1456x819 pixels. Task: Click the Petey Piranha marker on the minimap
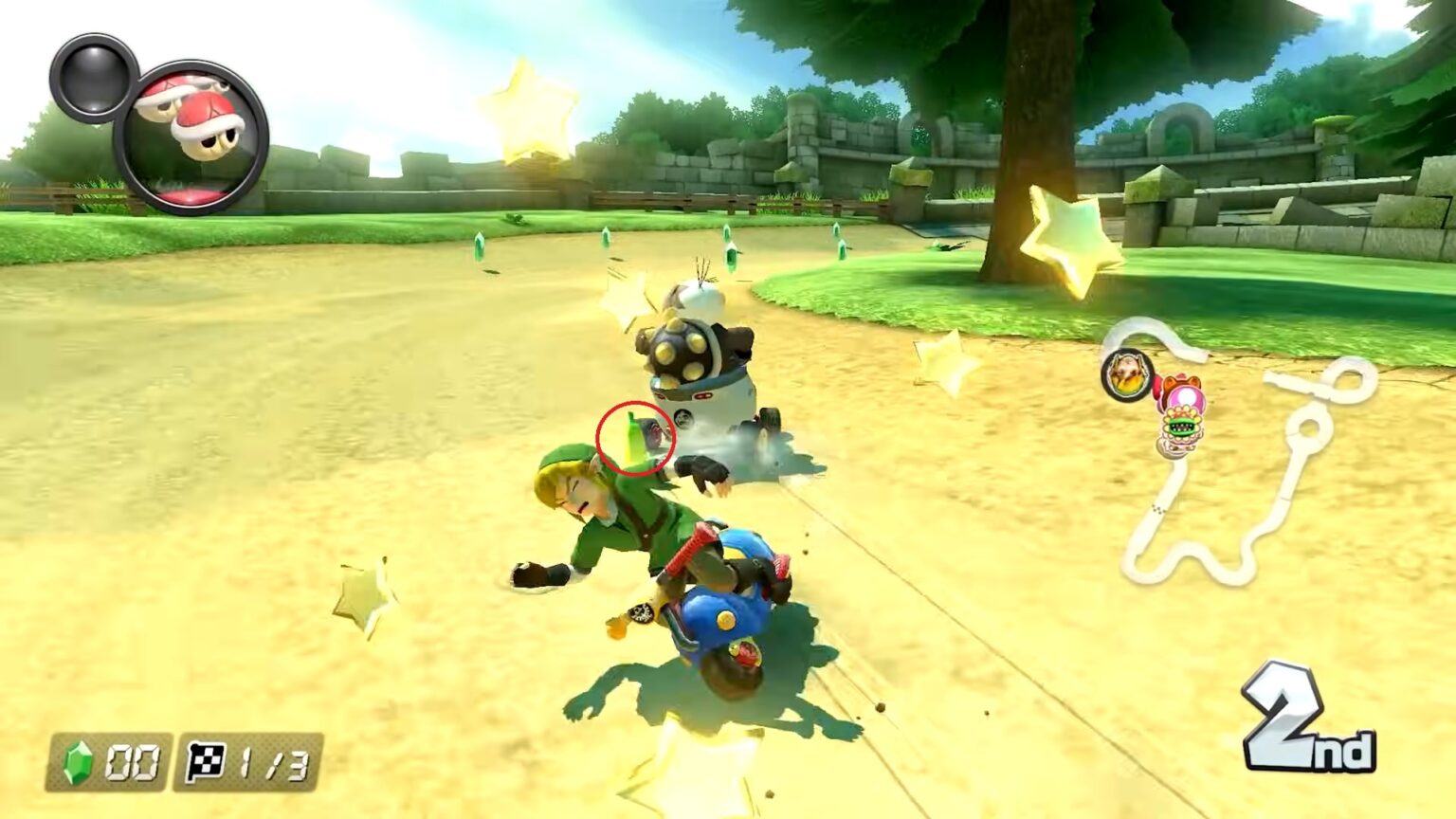[x=1179, y=434]
